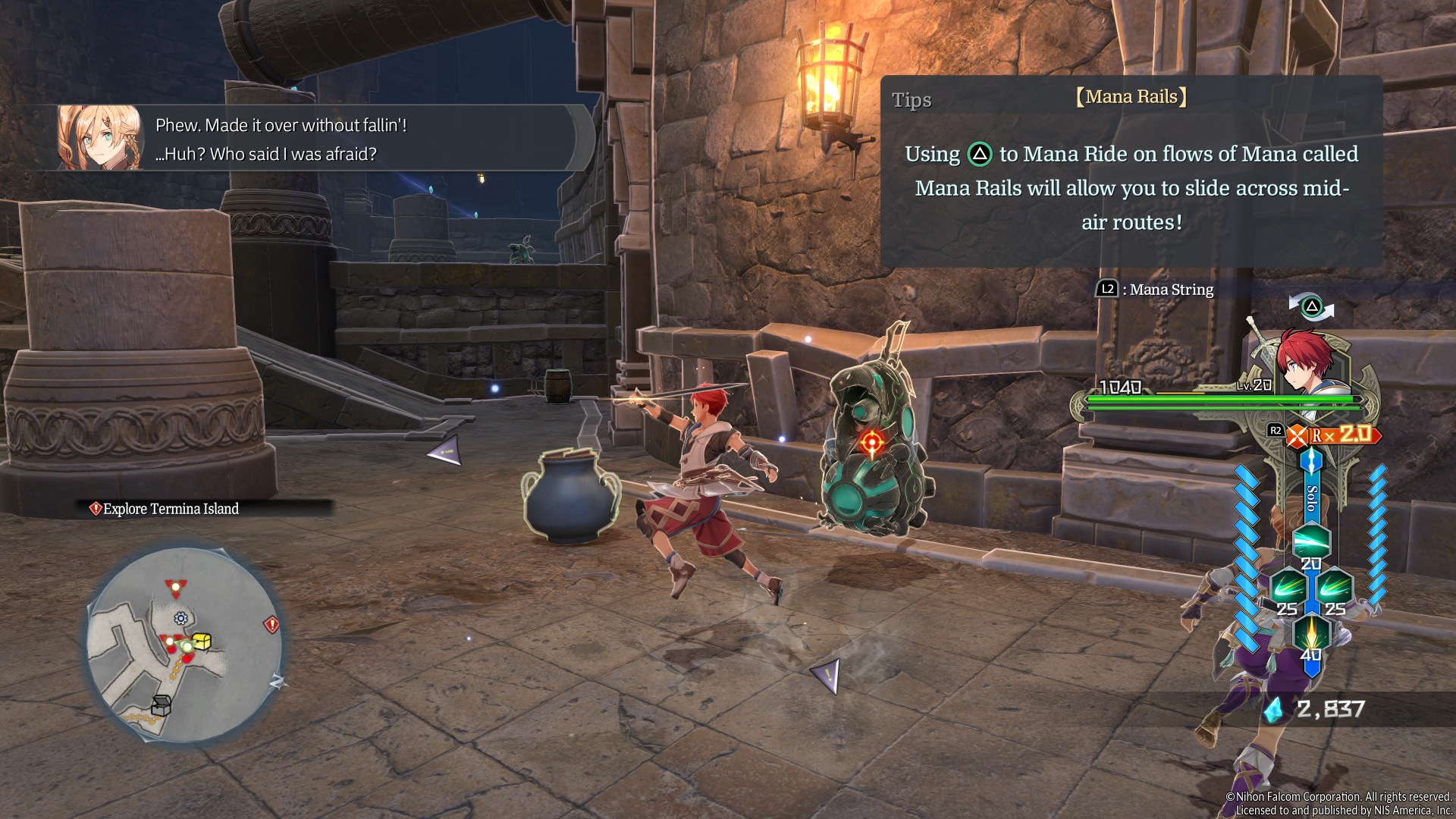Open the circular minimap

184,644
